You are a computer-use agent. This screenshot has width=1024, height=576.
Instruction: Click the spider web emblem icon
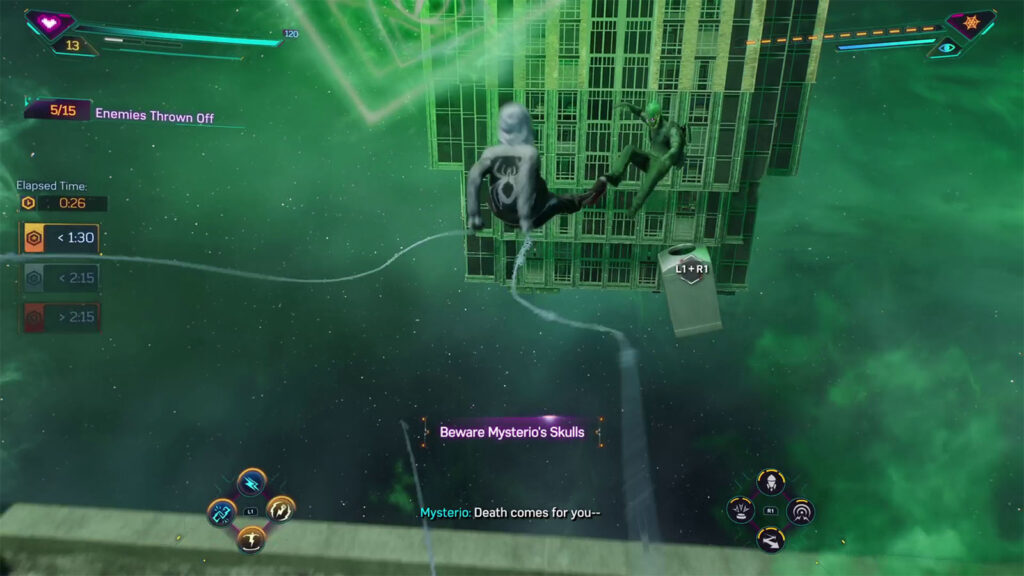click(970, 21)
